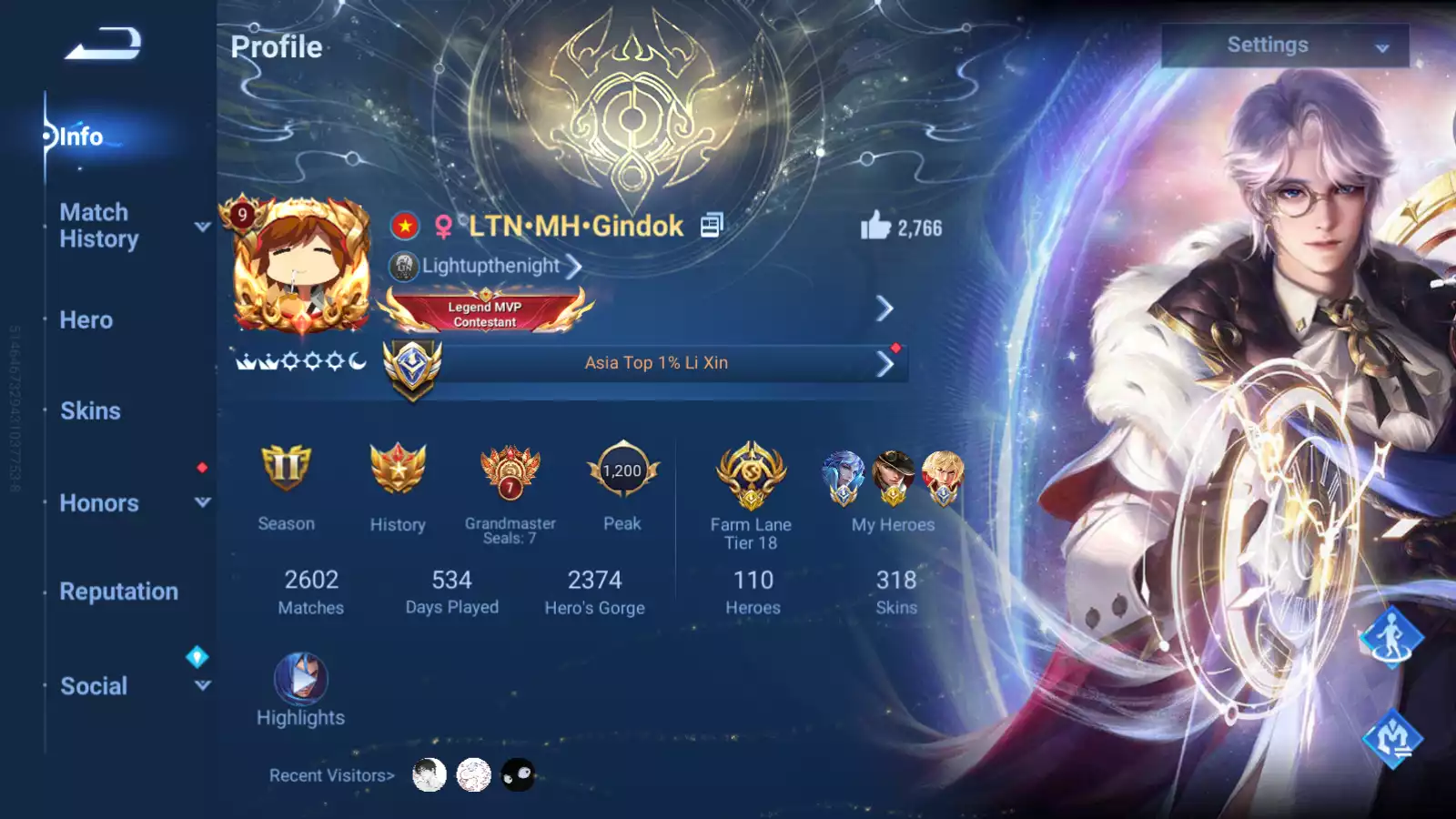Open the Farm Lane Tier 18 badge

(x=751, y=475)
